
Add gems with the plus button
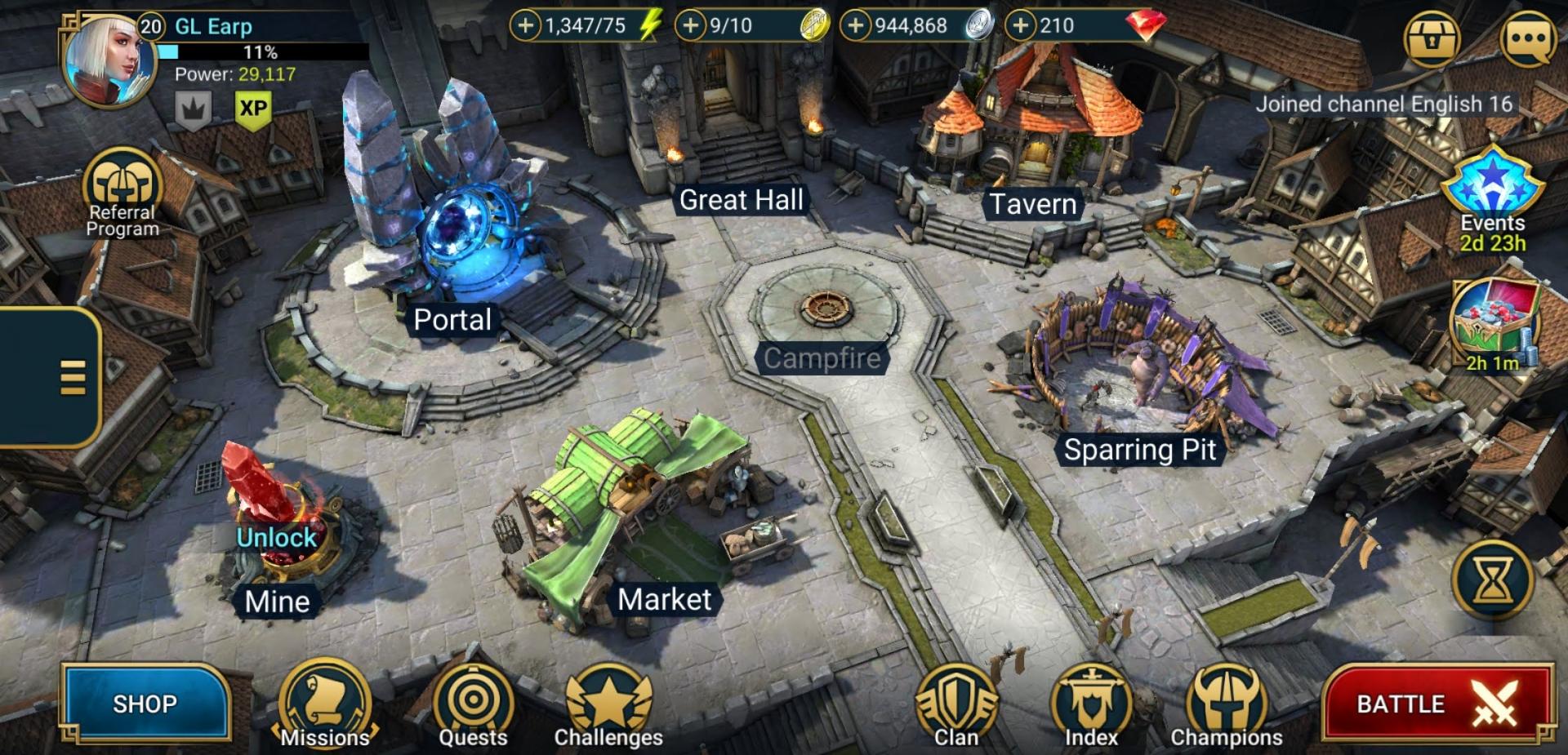[x=1020, y=24]
